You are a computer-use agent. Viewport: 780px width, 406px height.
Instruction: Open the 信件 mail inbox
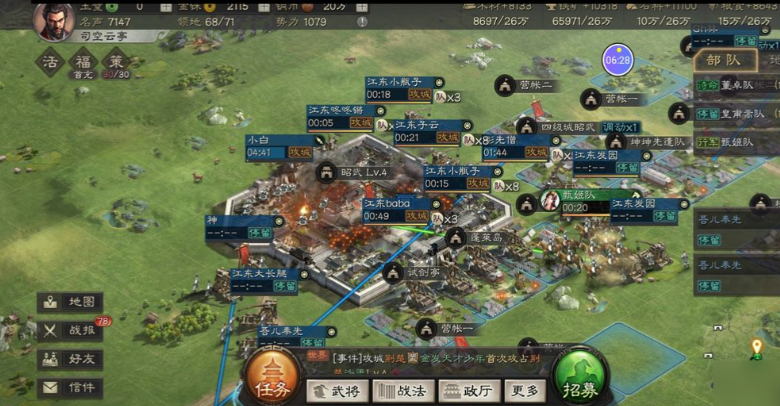coord(69,387)
